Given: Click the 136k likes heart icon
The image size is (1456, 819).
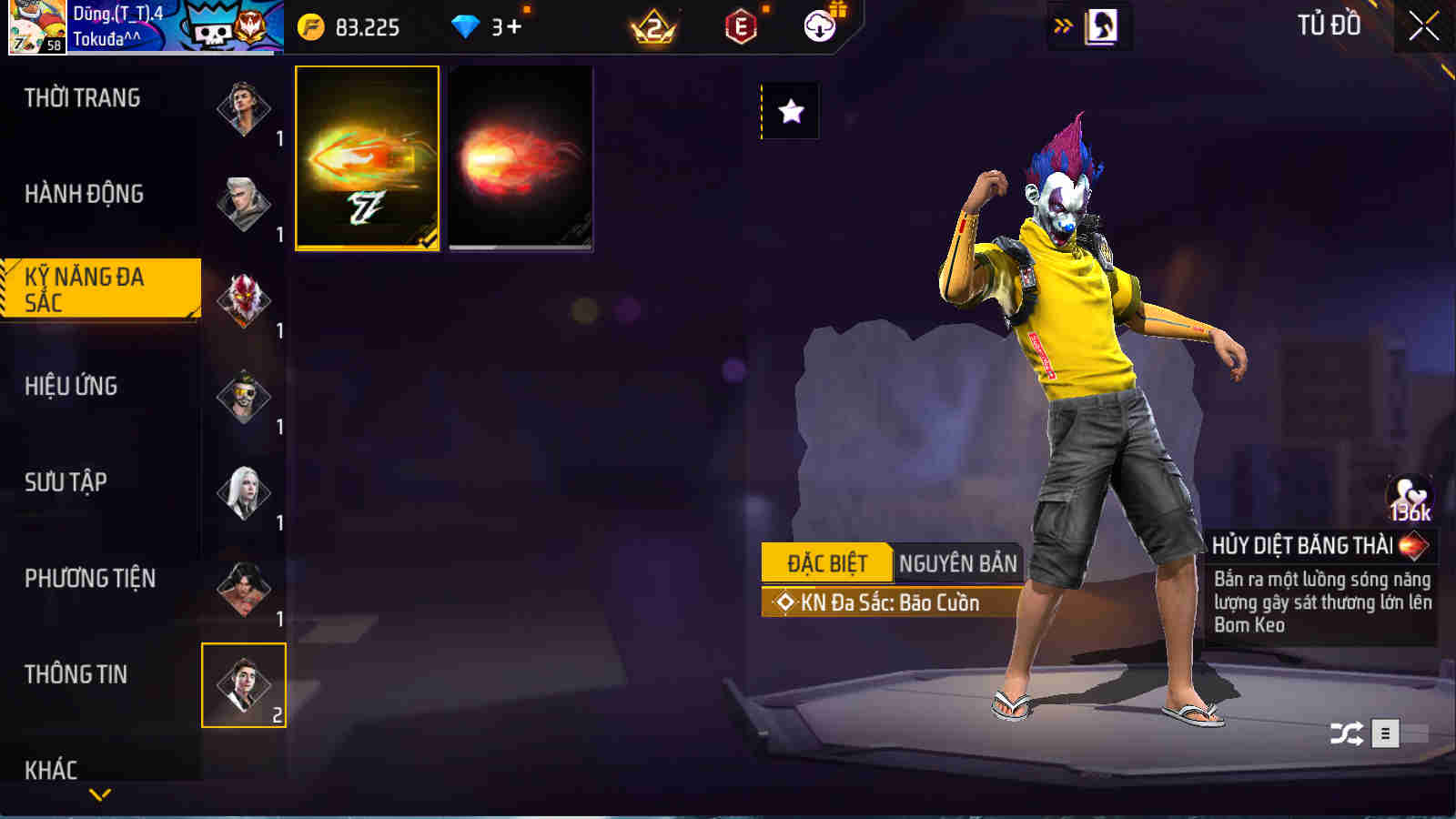Looking at the screenshot, I should [x=1409, y=496].
